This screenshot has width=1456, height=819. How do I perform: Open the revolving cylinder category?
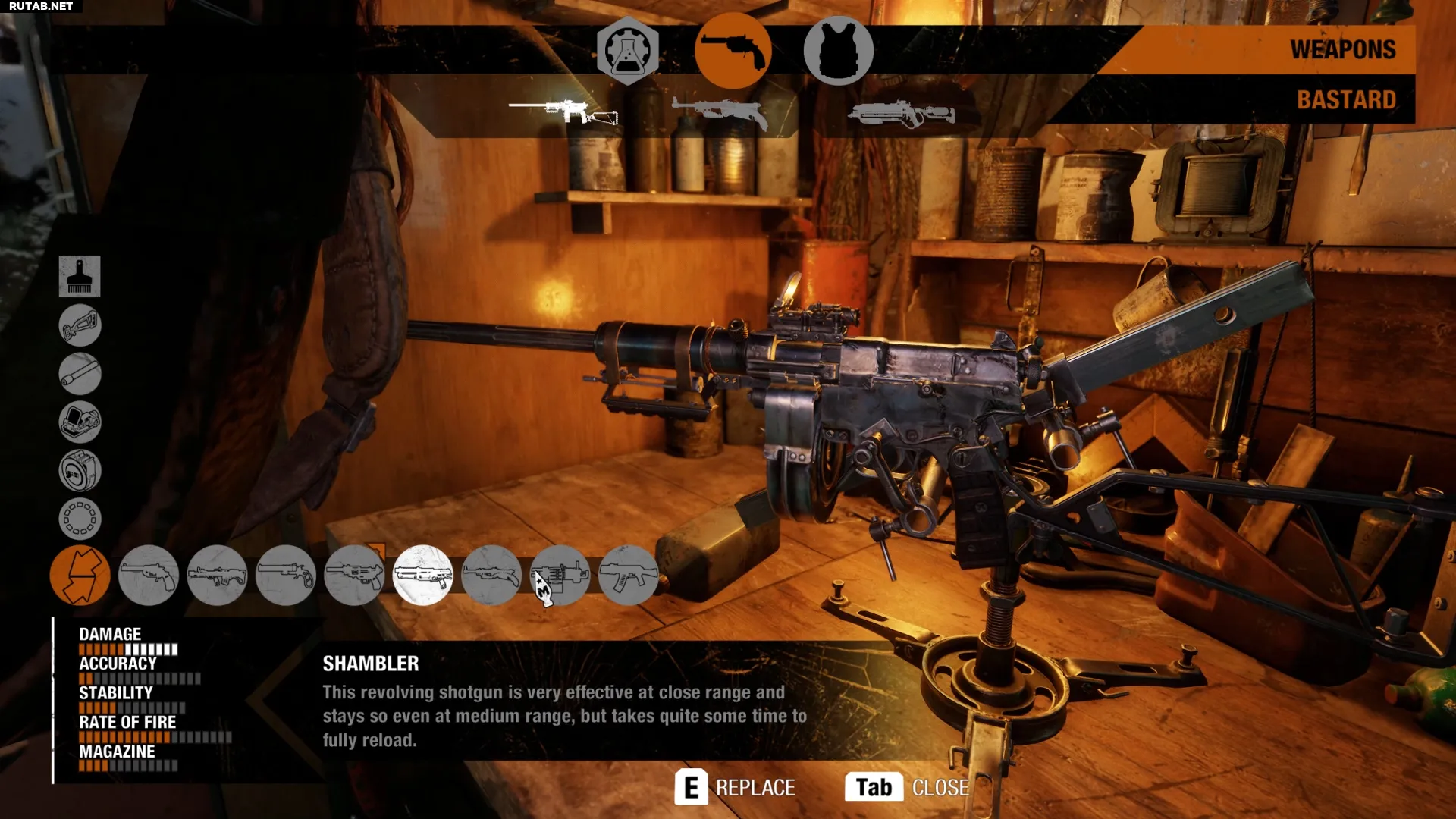point(80,519)
